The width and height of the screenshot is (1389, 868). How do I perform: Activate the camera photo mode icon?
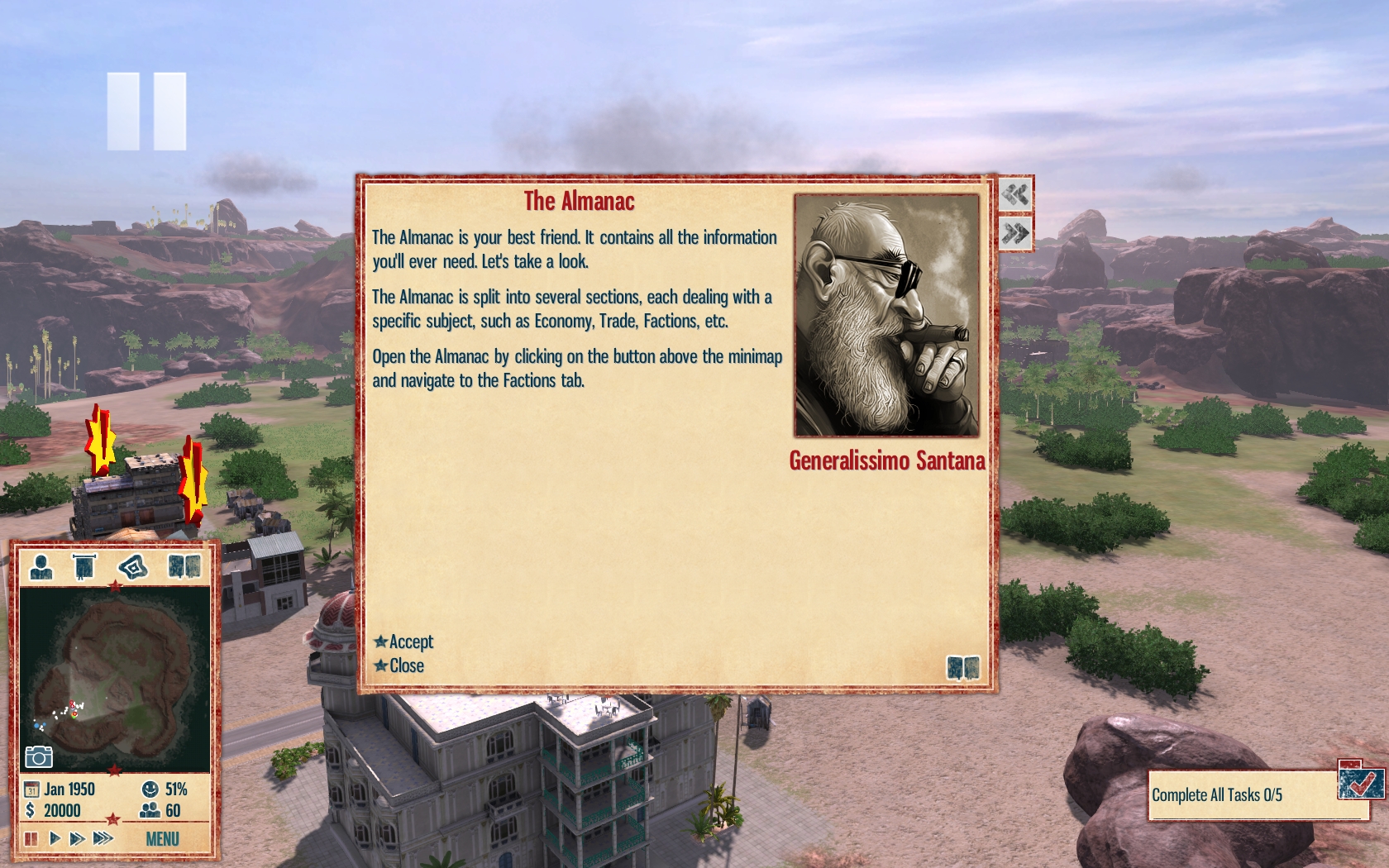tap(38, 756)
